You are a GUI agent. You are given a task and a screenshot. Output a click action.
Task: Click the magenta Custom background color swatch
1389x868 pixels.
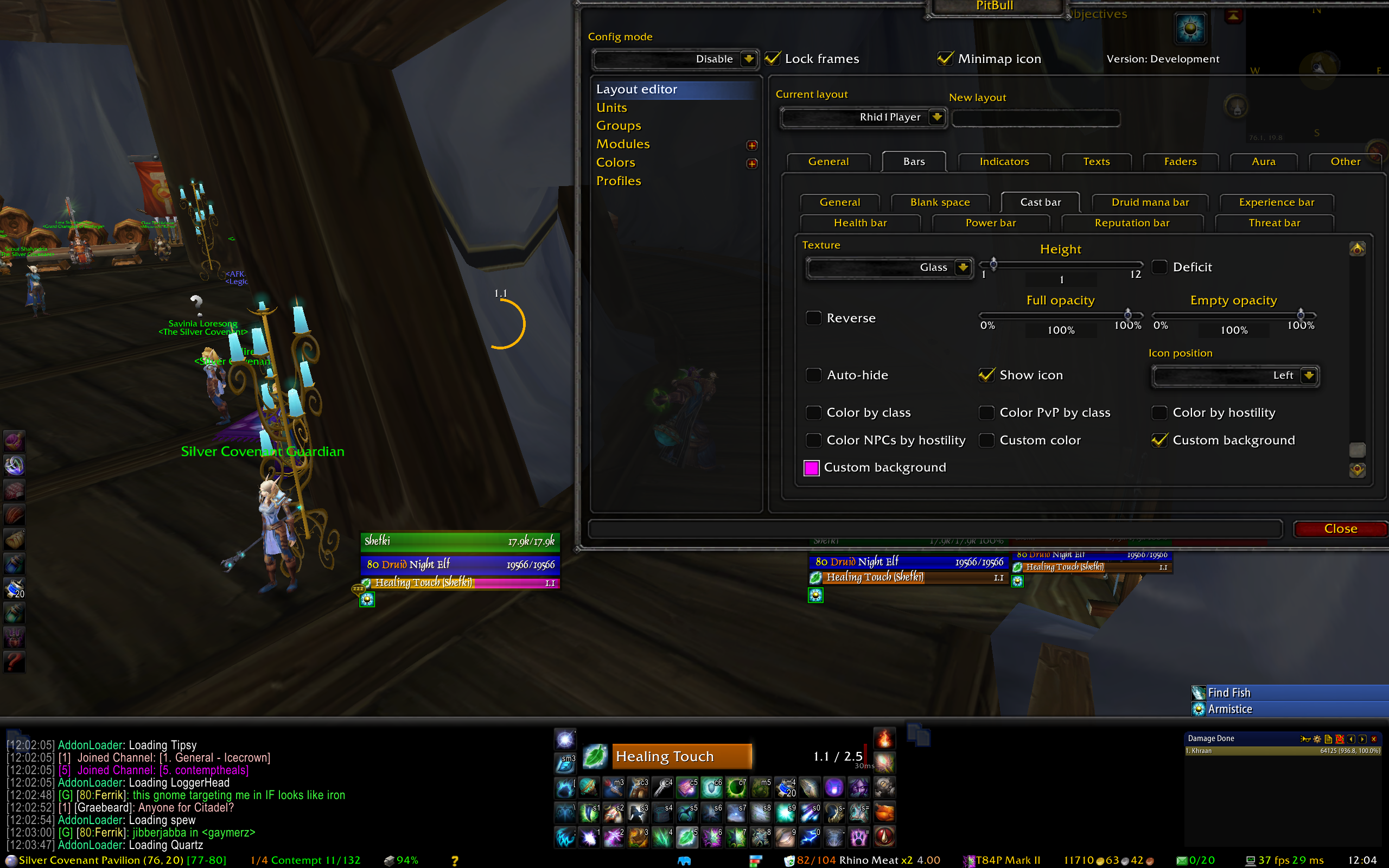pyautogui.click(x=812, y=468)
